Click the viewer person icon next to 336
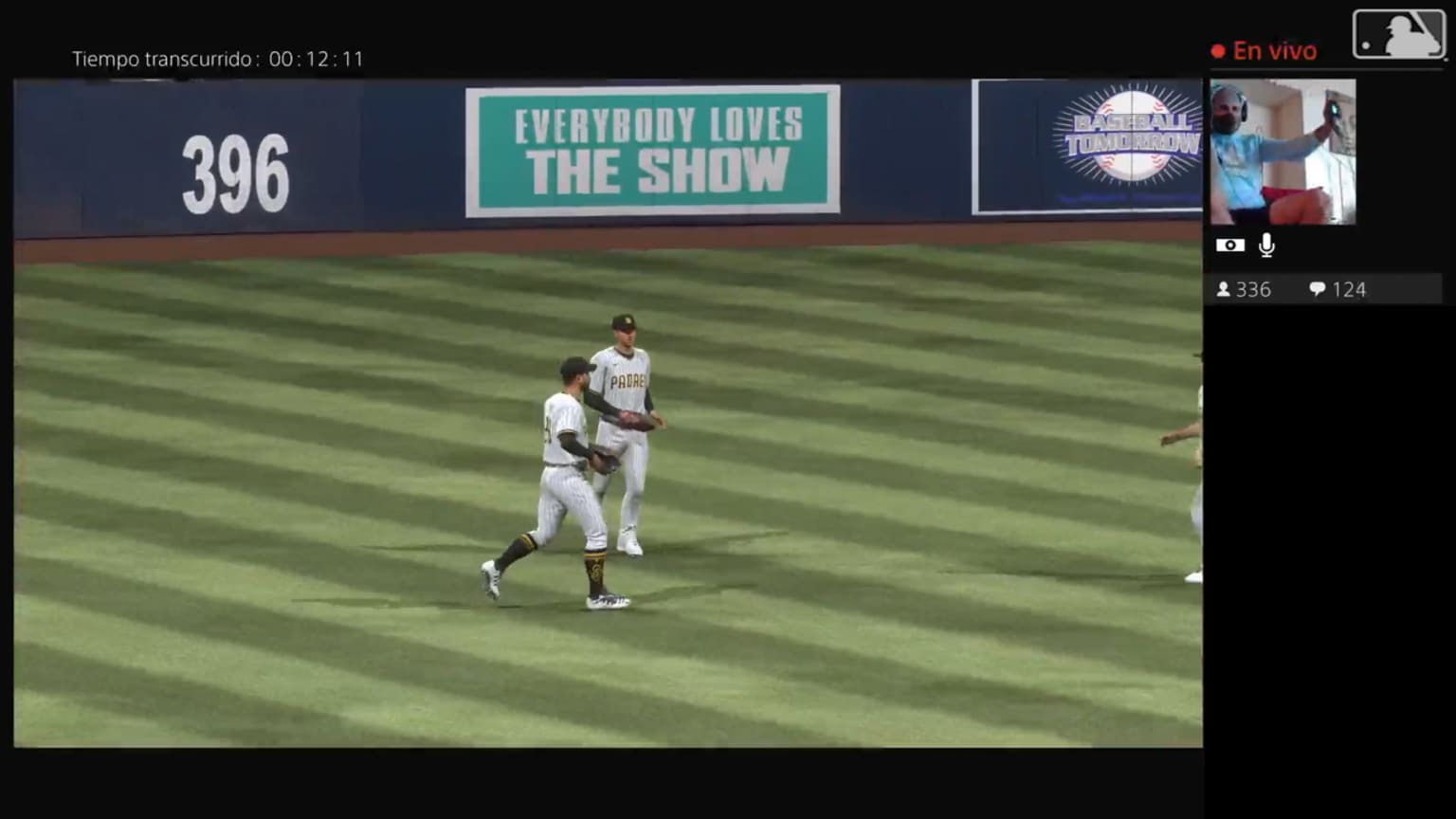The height and width of the screenshot is (819, 1456). [x=1223, y=289]
